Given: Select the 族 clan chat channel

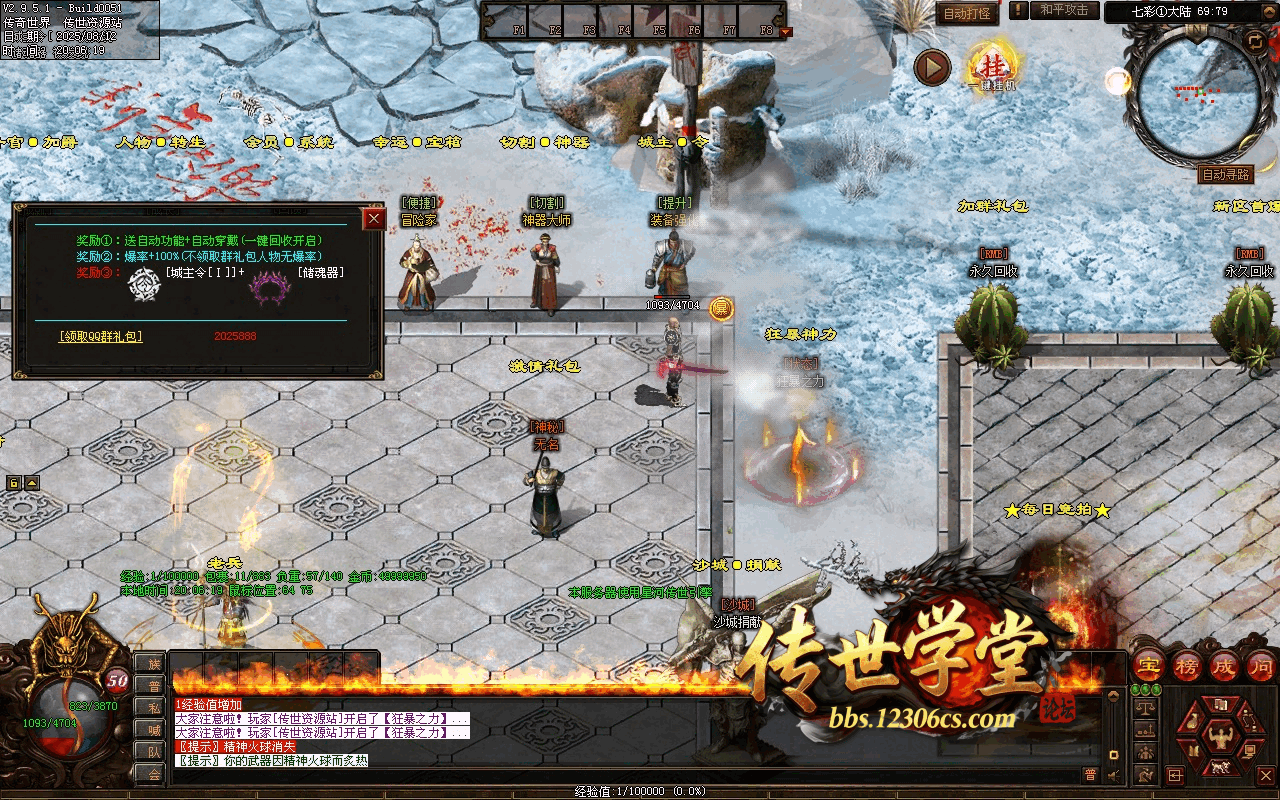Looking at the screenshot, I should [x=153, y=663].
